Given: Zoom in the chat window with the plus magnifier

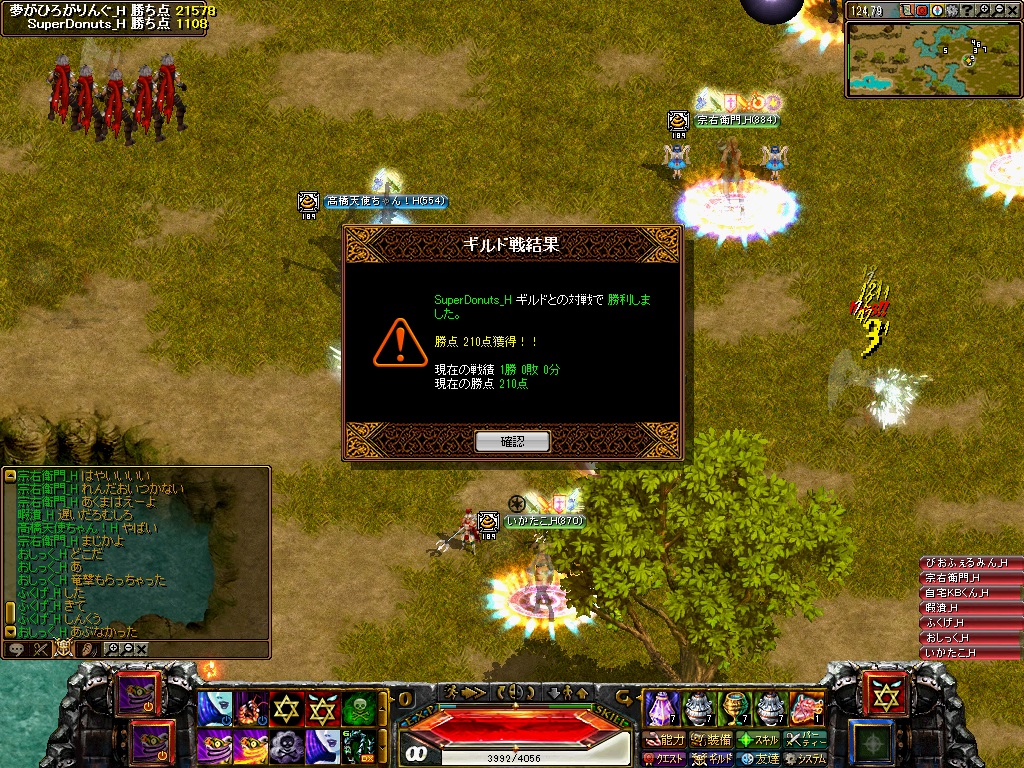Looking at the screenshot, I should (112, 649).
